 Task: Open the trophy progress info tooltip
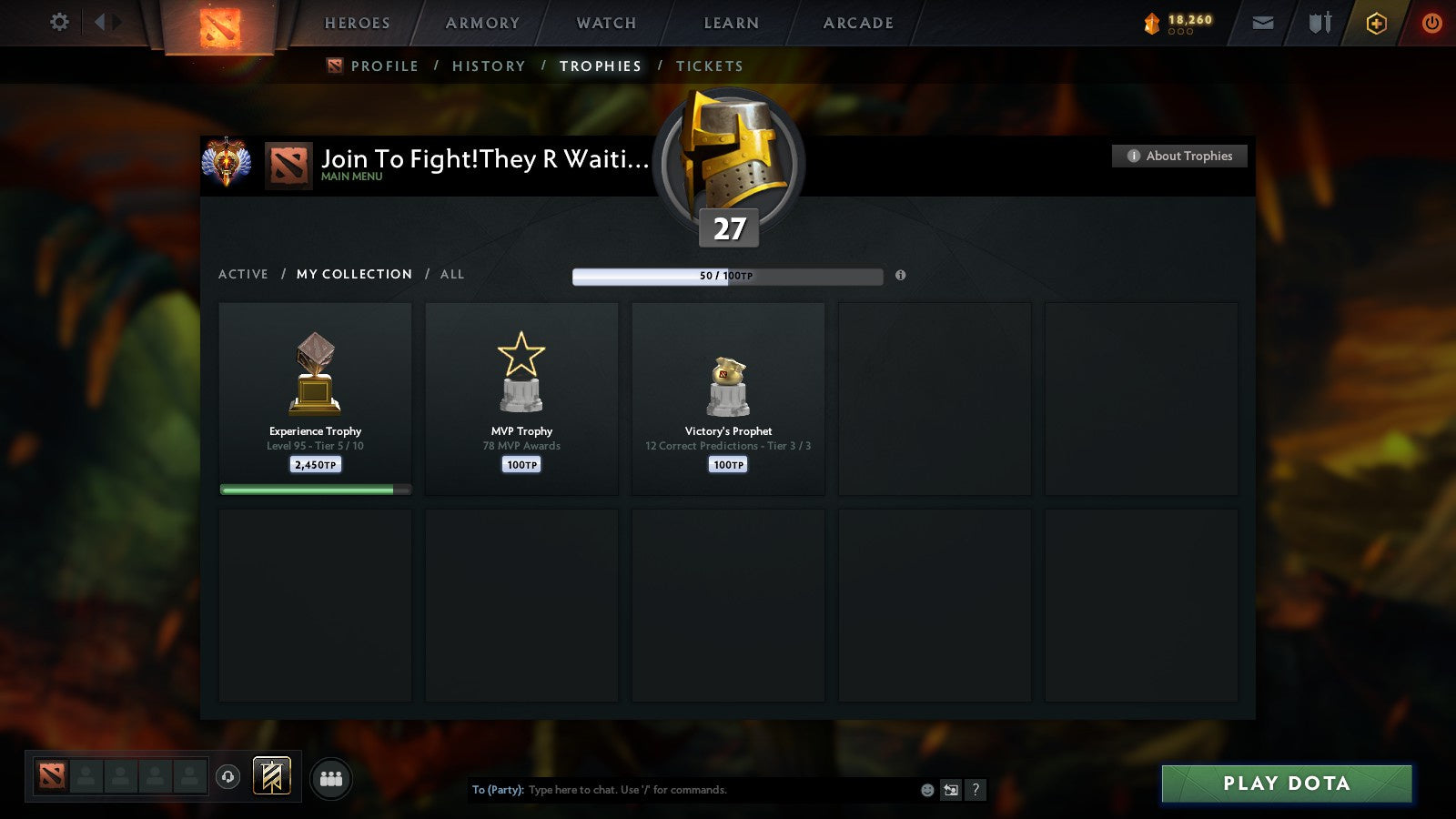point(900,276)
